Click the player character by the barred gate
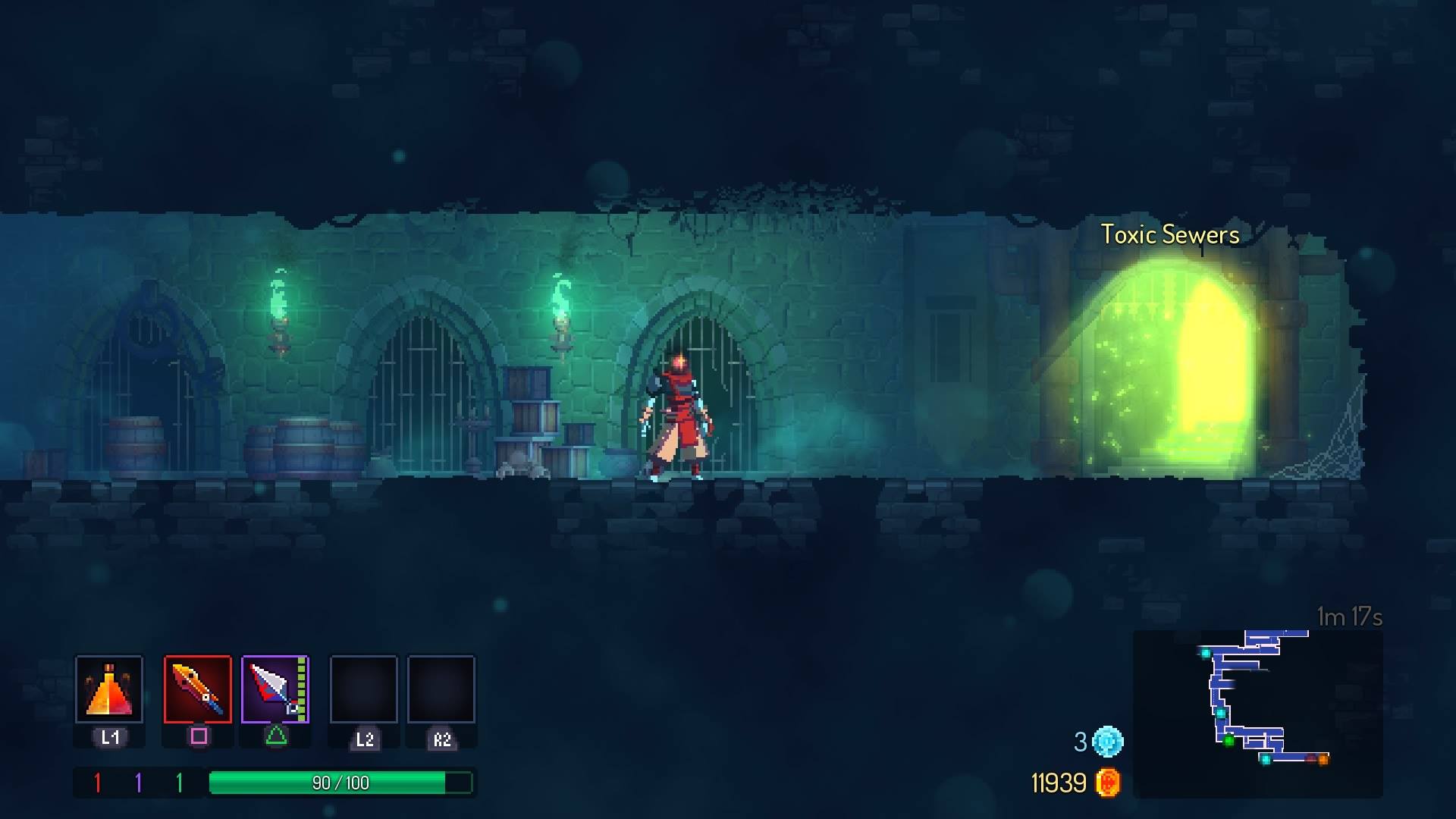This screenshot has height=819, width=1456. pos(677,413)
